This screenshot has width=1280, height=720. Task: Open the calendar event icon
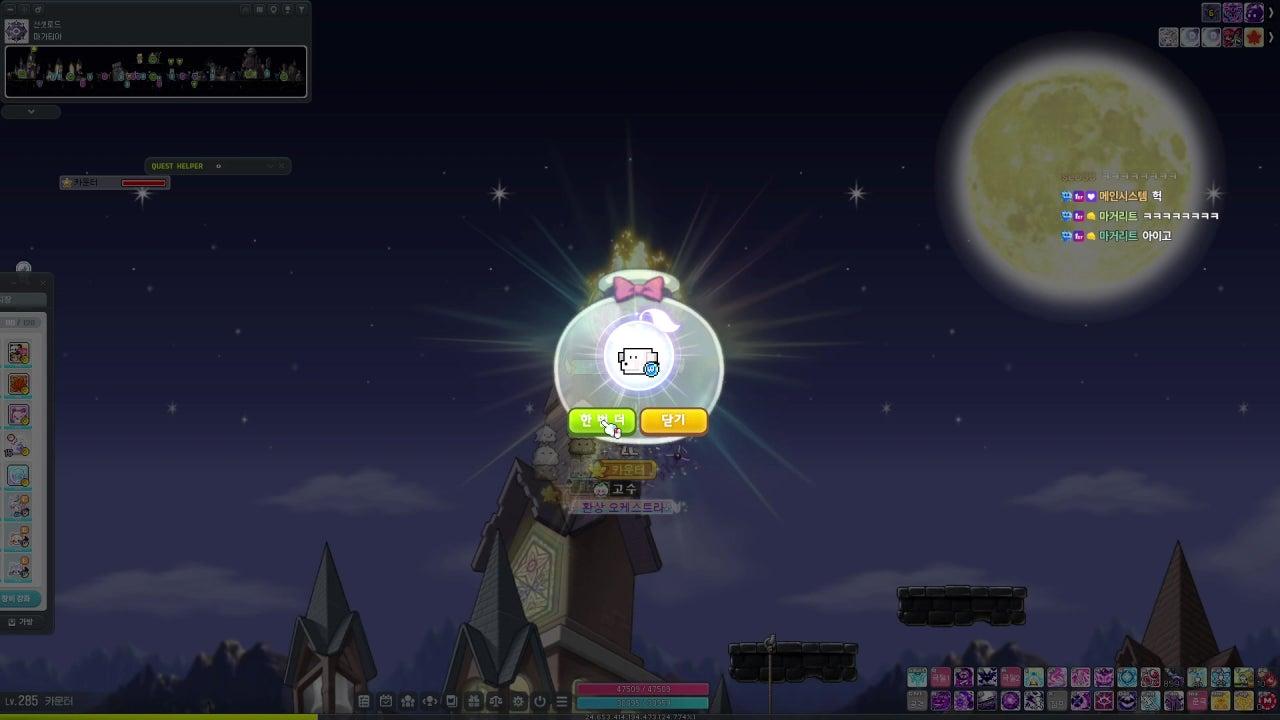click(x=386, y=702)
